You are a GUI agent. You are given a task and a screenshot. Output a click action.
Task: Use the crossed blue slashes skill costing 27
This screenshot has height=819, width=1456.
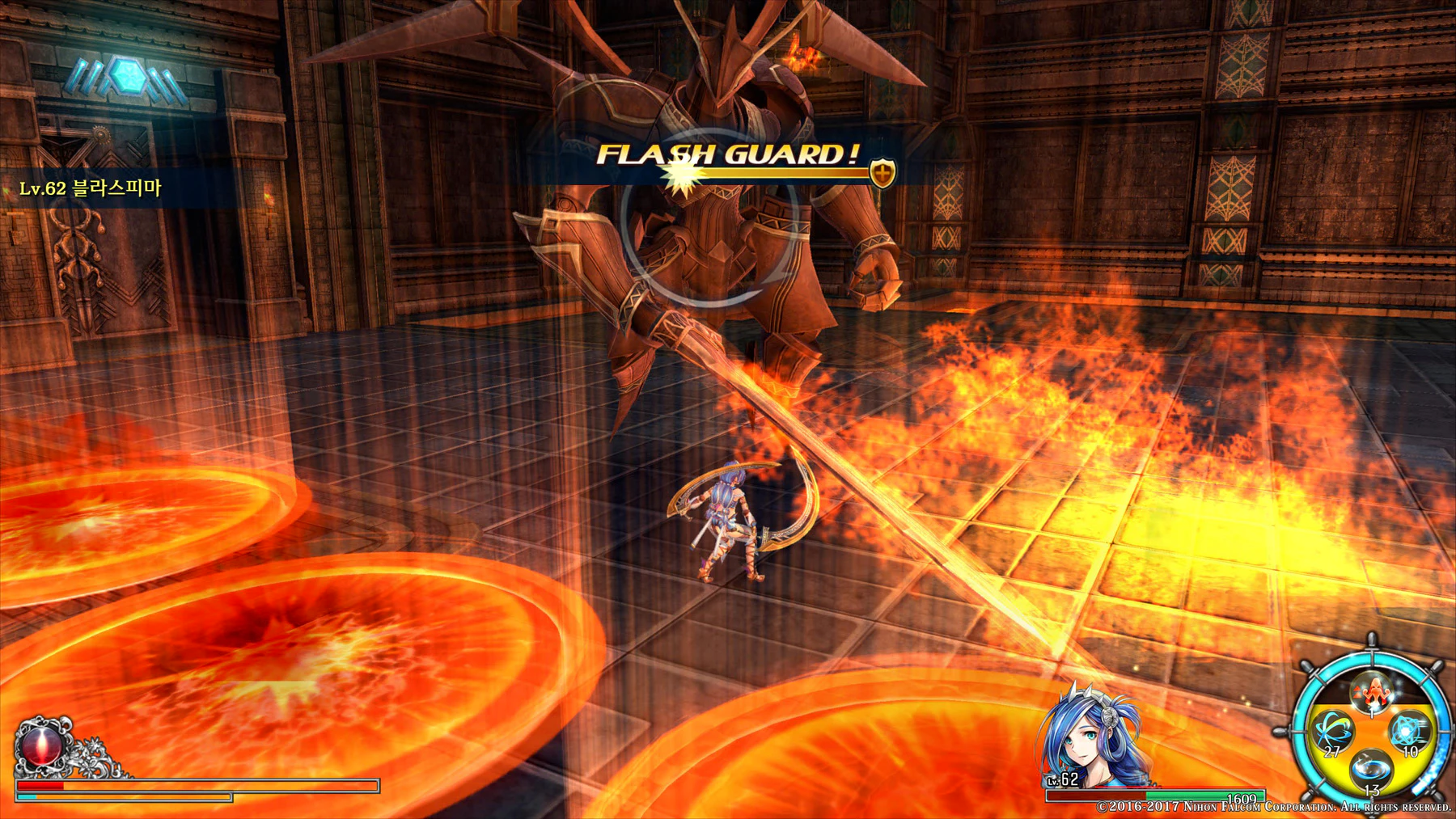pyautogui.click(x=1332, y=732)
